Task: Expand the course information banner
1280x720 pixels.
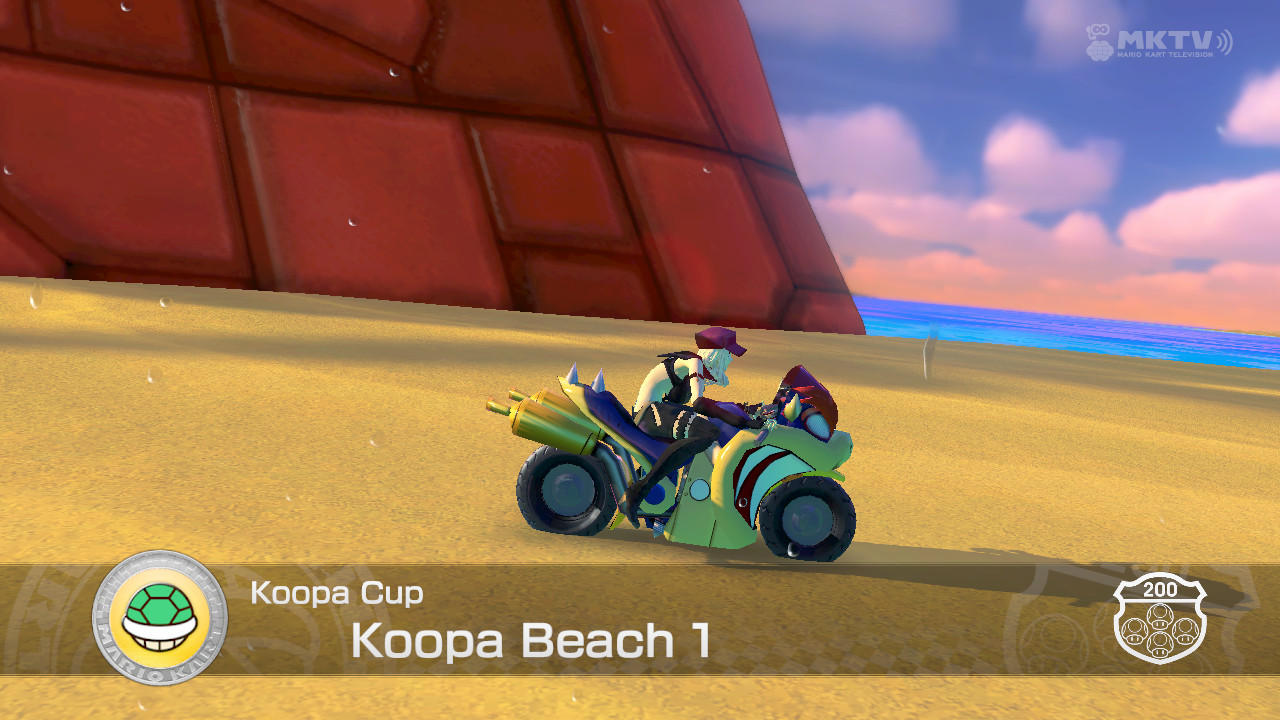Action: pyautogui.click(x=640, y=620)
